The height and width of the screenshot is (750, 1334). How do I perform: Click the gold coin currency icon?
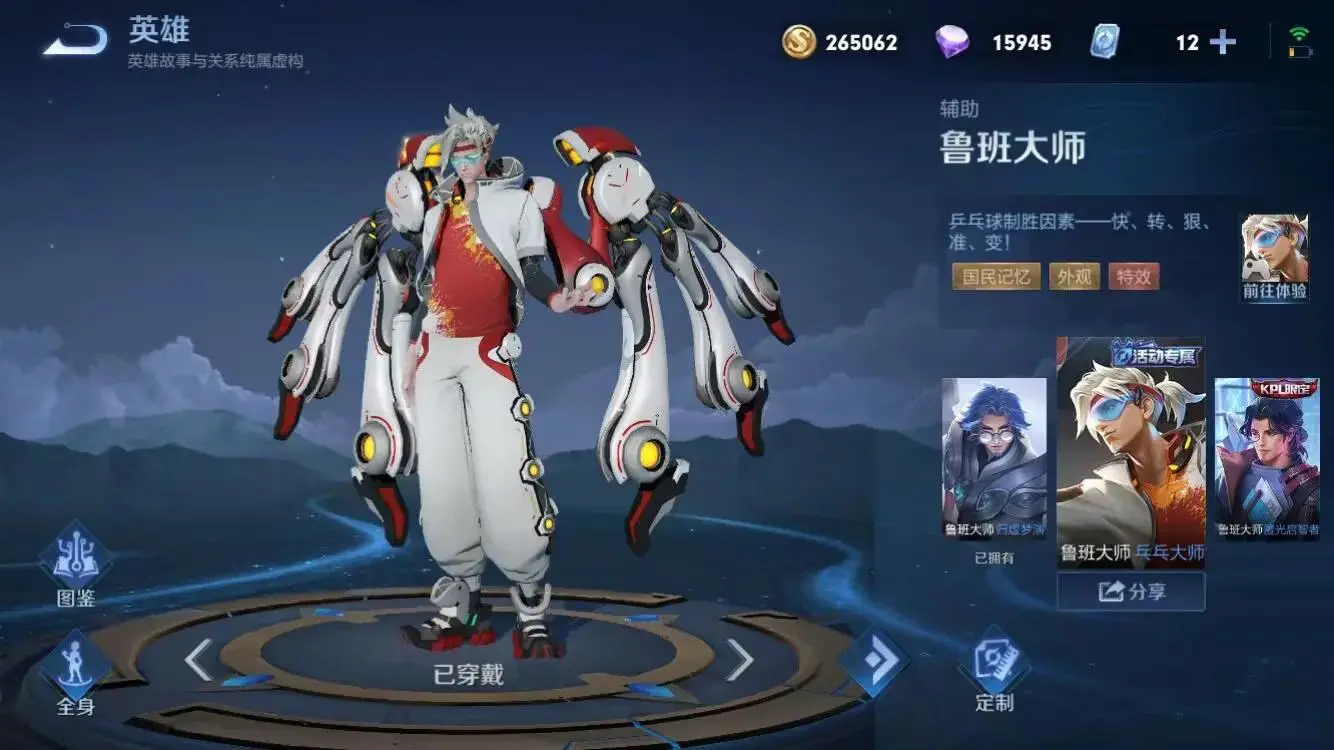tap(801, 42)
